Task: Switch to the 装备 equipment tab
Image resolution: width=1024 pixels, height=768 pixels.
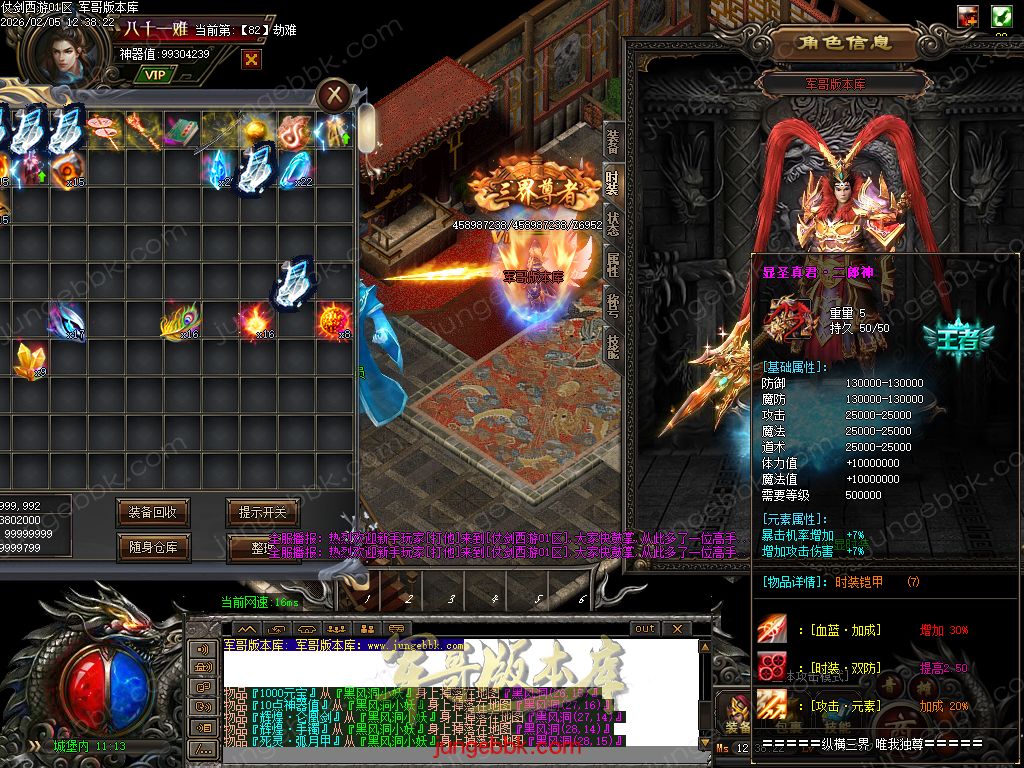Action: point(612,142)
